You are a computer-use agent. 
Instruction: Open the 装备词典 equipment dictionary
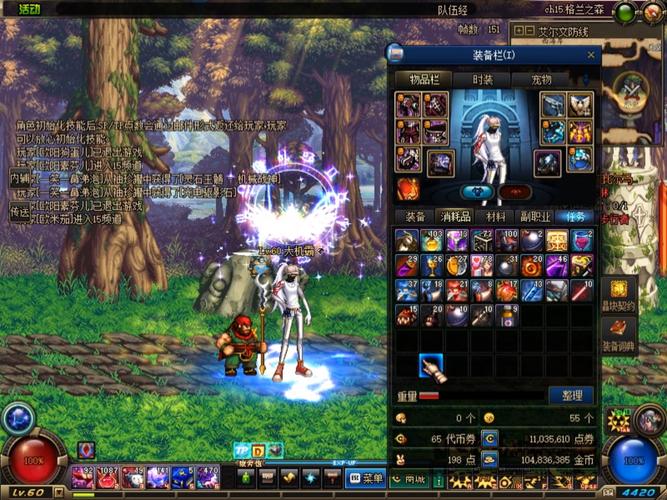[x=618, y=334]
